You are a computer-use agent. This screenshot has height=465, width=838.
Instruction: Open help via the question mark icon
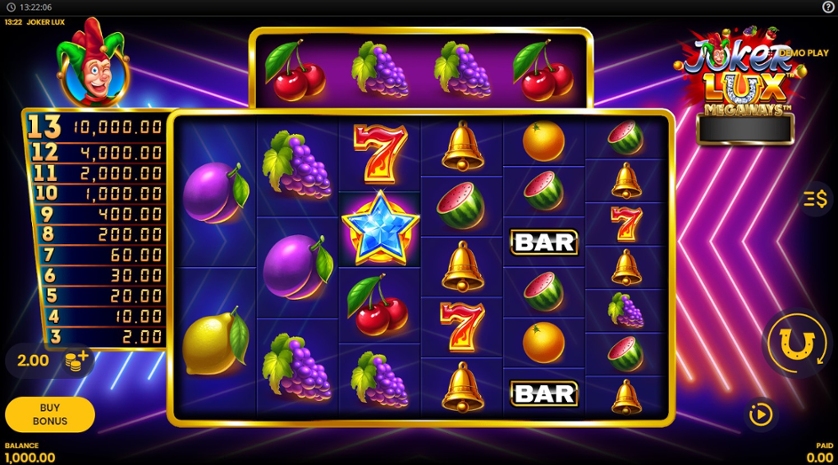coord(827,7)
